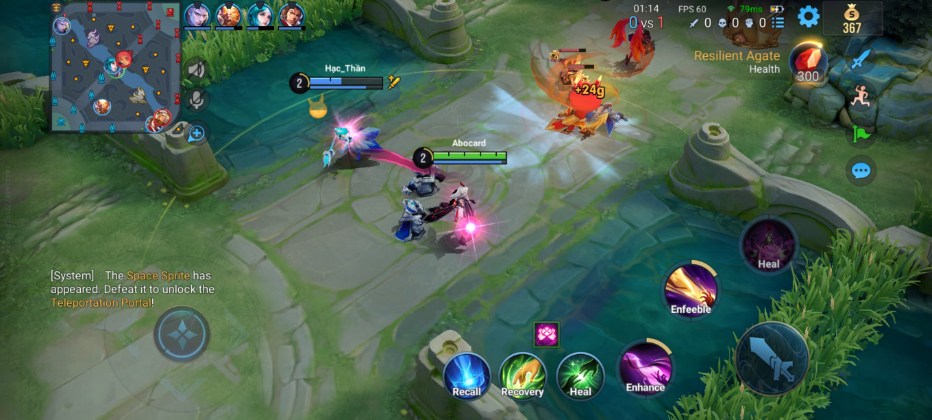Send the running-figure retreat signal
The height and width of the screenshot is (420, 932).
click(861, 96)
